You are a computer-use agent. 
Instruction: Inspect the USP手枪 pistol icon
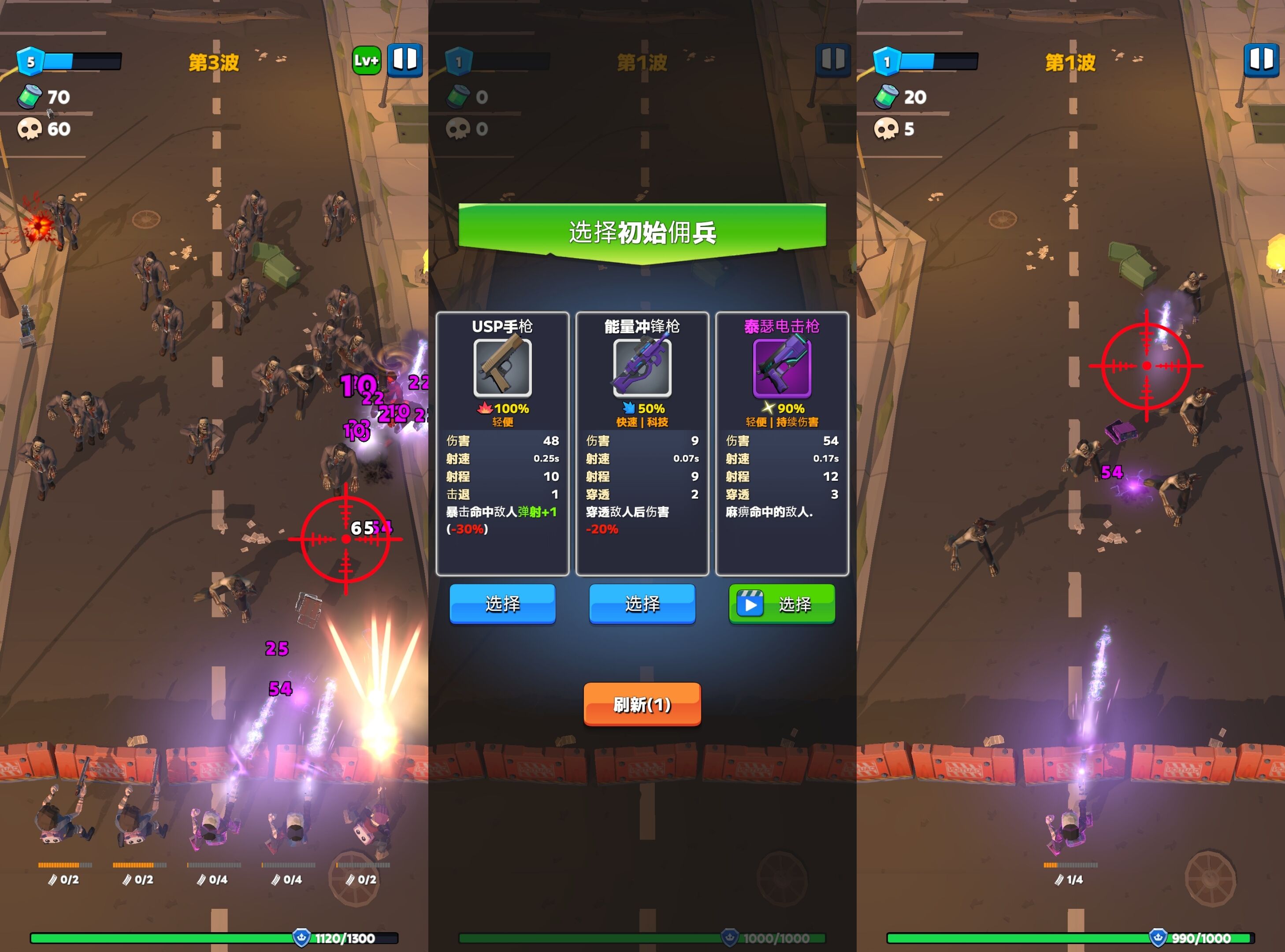click(502, 368)
